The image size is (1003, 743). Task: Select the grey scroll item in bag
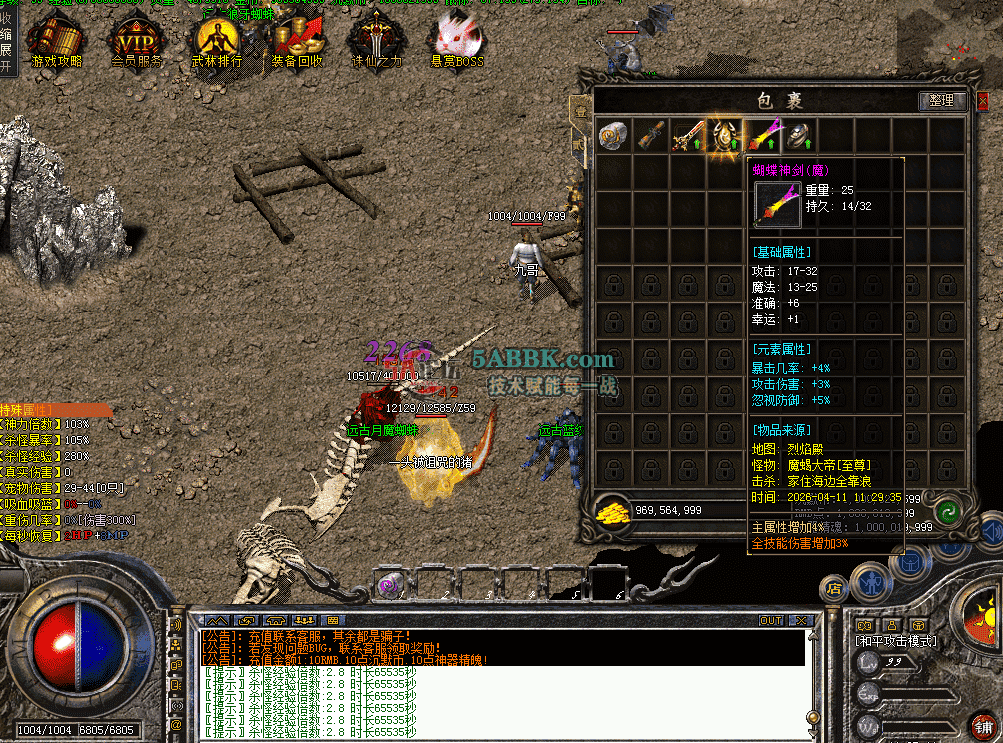(x=613, y=135)
